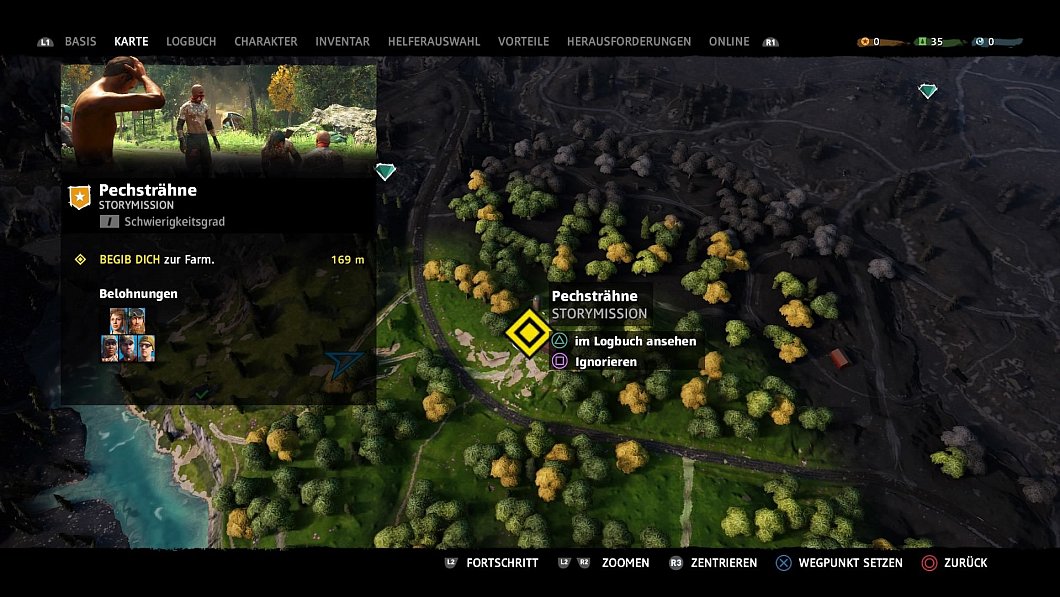
Task: Switch to the BASIS tab
Action: coord(80,42)
